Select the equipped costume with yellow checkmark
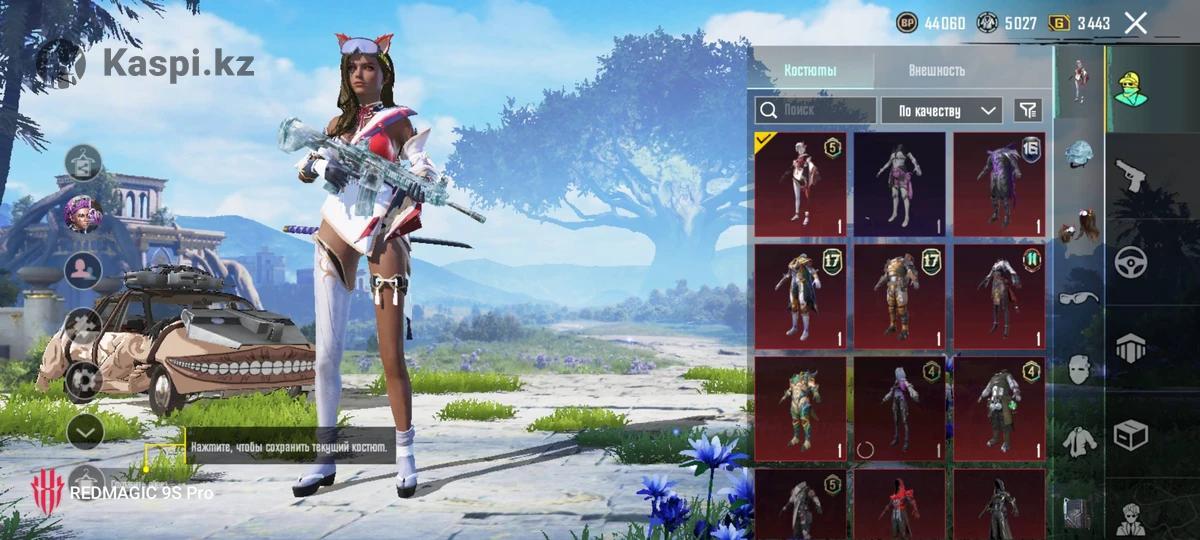The image size is (1200, 540). point(800,185)
